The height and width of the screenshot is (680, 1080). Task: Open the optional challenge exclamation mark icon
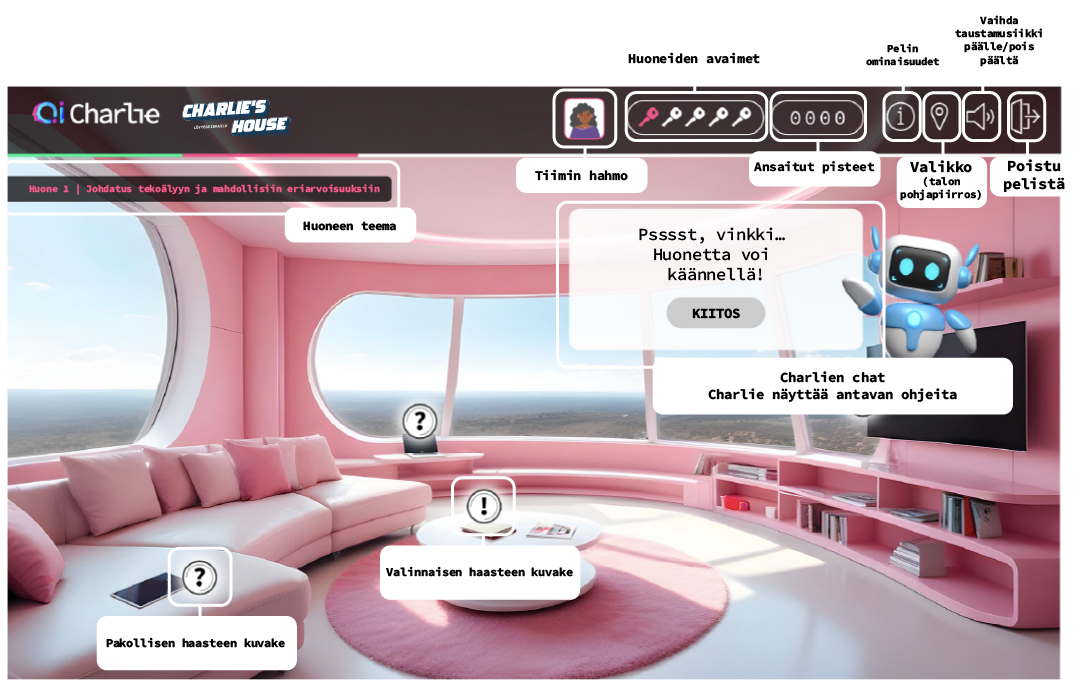tap(484, 505)
